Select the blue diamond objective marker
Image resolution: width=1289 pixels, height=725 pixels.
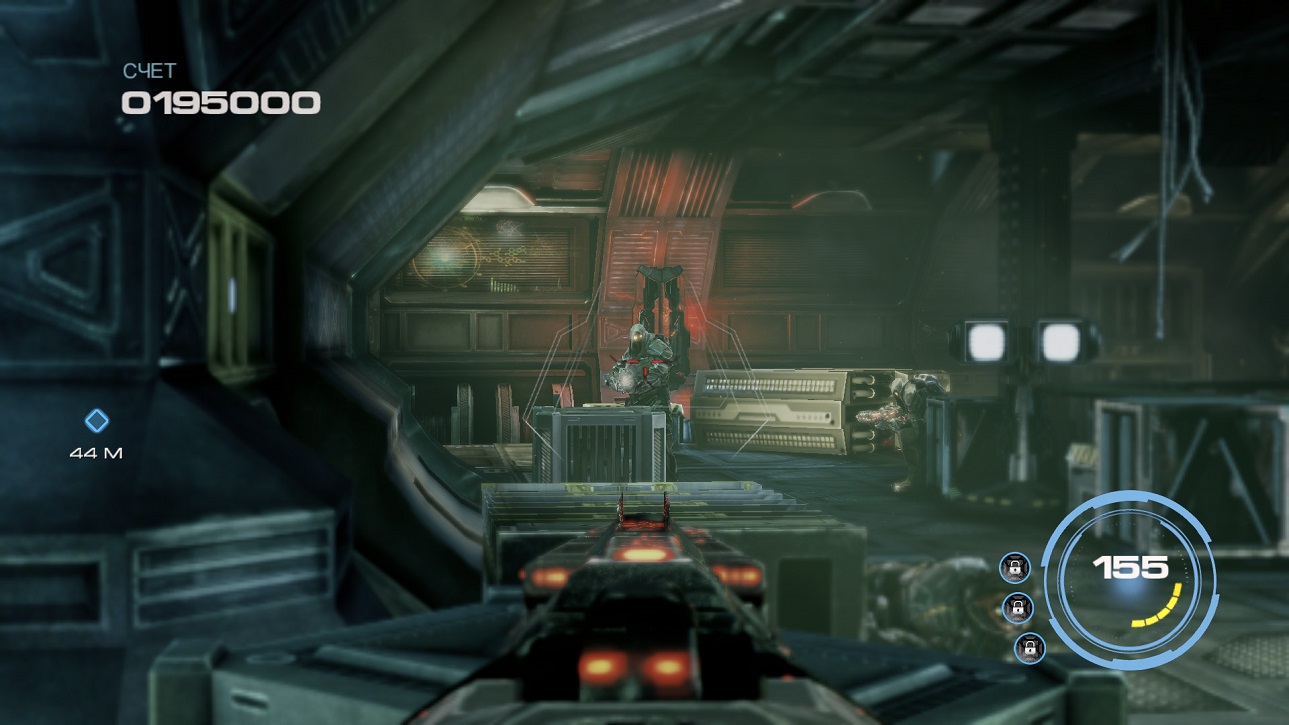coord(96,421)
